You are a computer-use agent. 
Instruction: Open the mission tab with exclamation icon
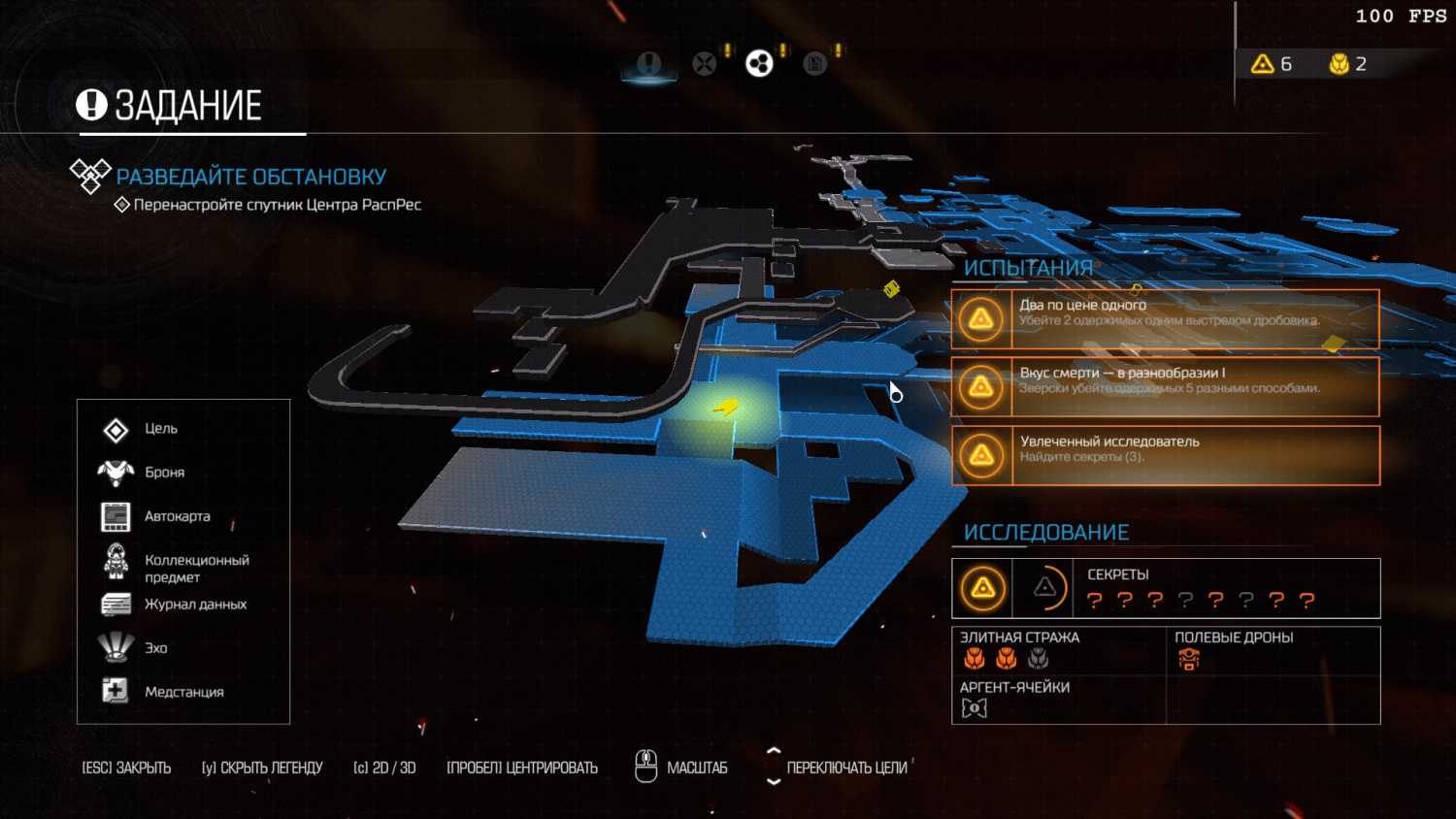[648, 64]
